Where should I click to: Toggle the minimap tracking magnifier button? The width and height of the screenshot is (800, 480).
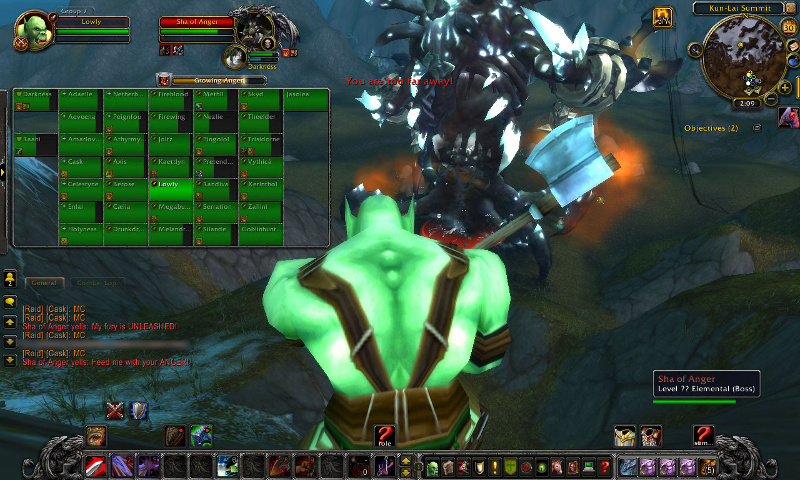[697, 49]
